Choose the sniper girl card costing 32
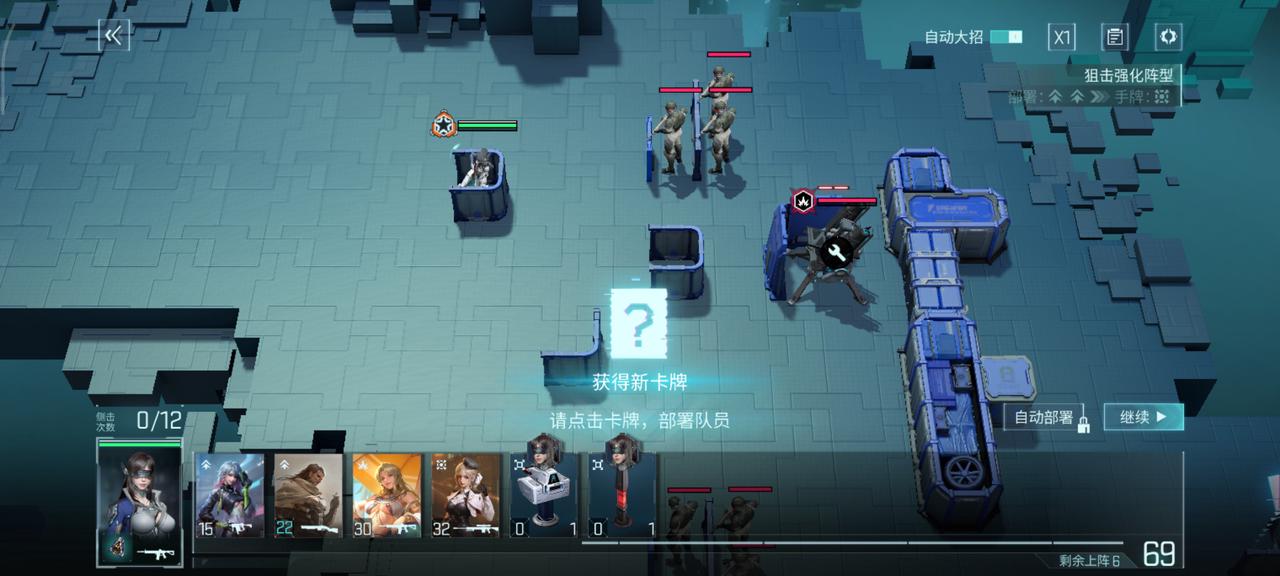 coord(465,495)
